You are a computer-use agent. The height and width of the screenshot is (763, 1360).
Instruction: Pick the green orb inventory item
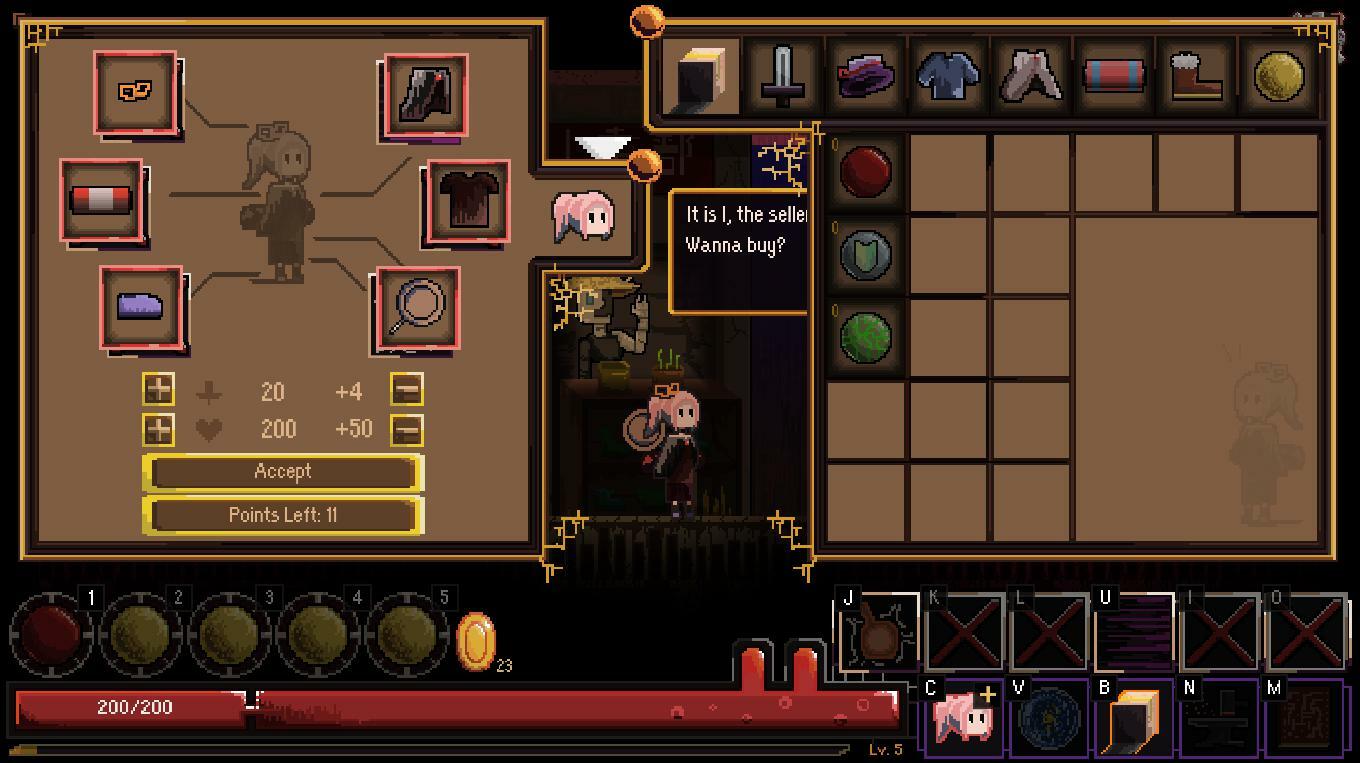865,334
